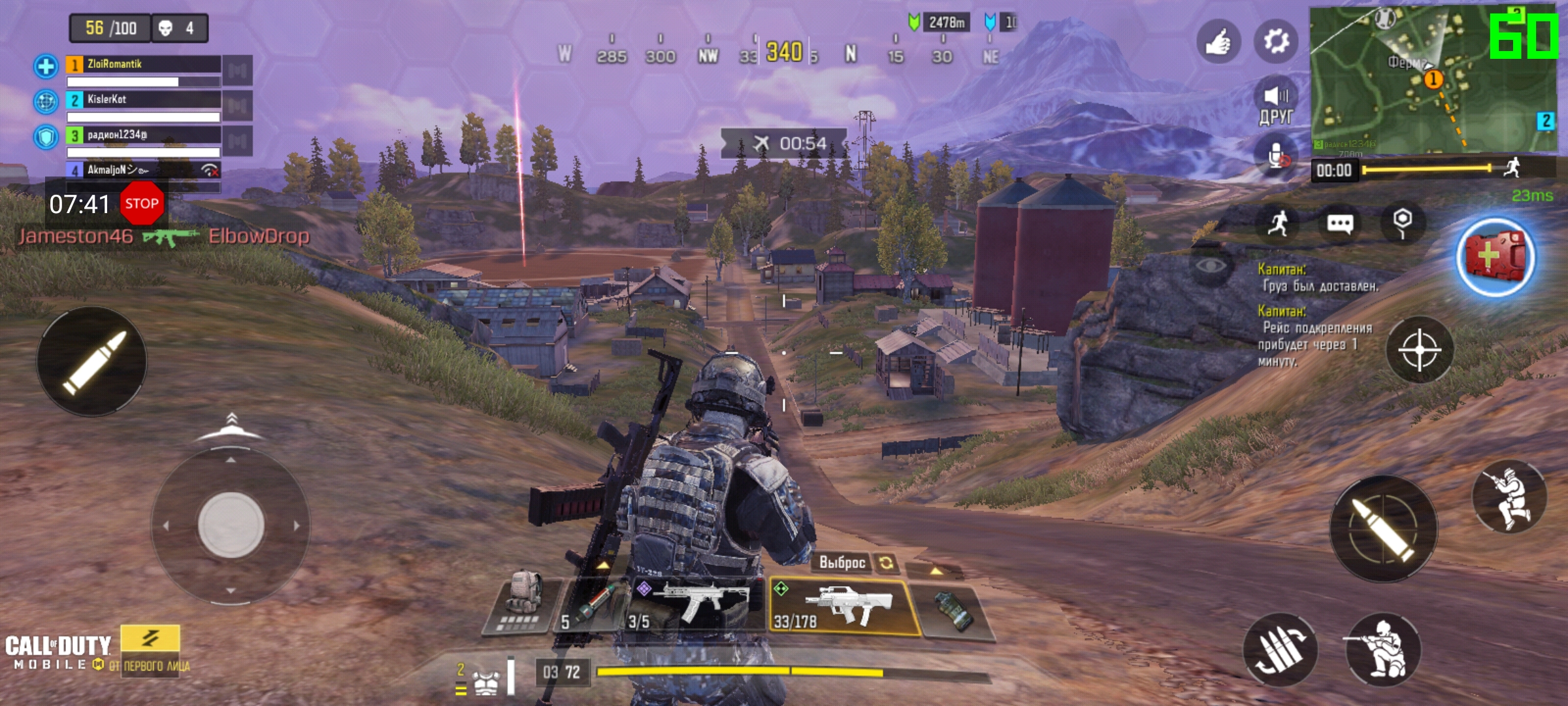This screenshot has width=1568, height=706.
Task: Toggle the speaker voice channel button
Action: click(x=1275, y=105)
